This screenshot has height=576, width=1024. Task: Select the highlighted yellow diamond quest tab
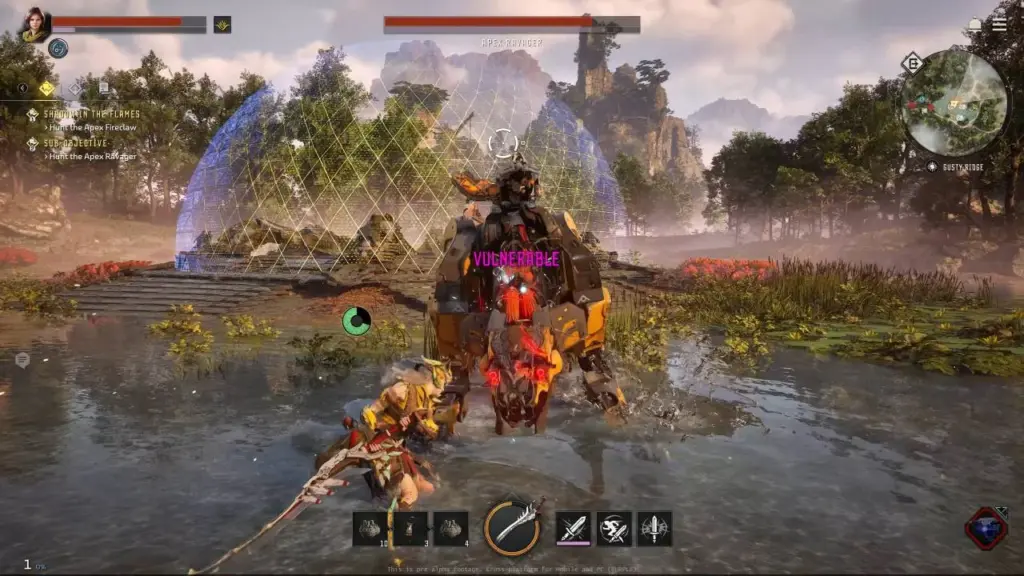point(47,89)
